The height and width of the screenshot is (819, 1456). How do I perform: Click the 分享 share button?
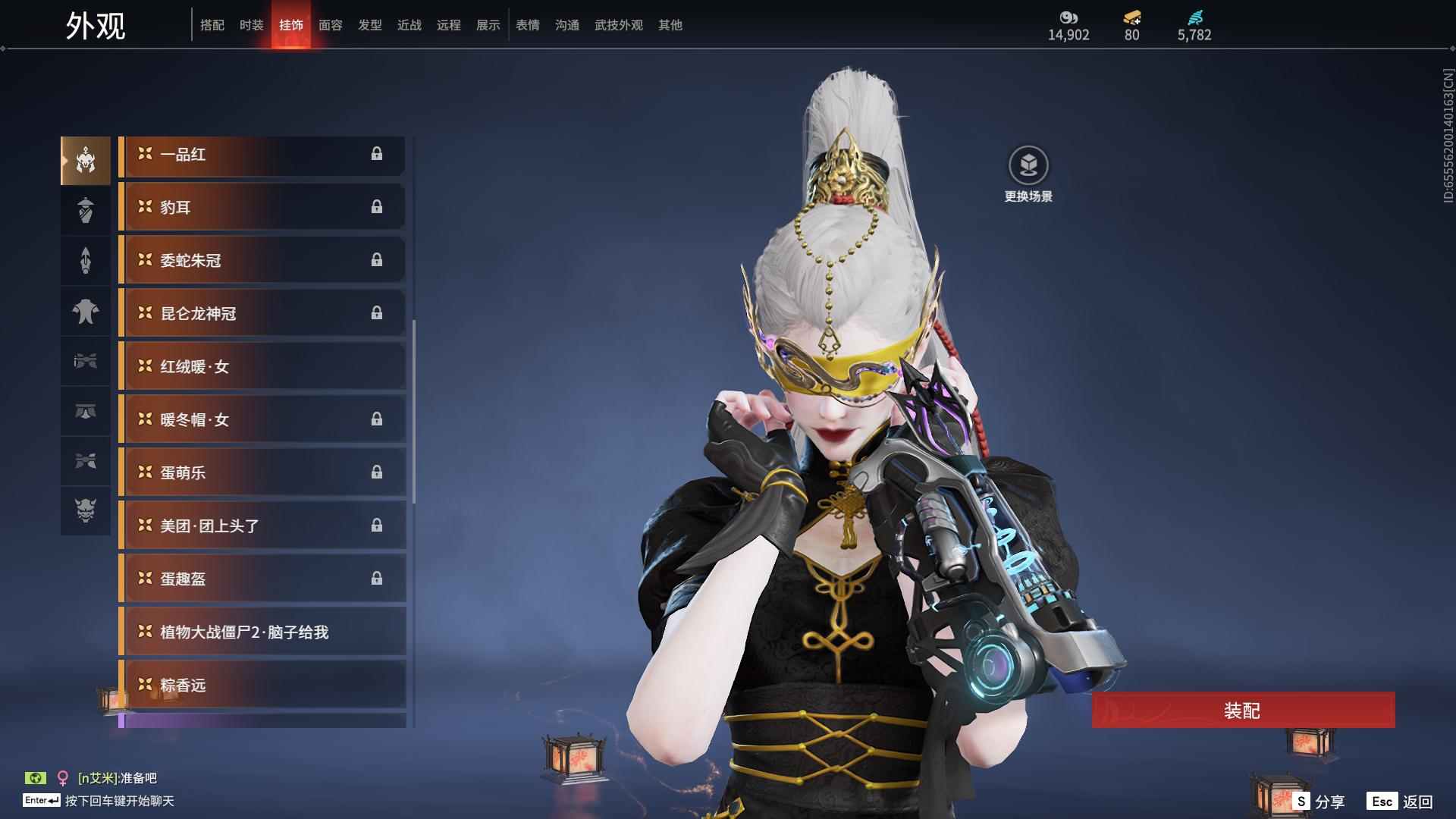point(1319,802)
